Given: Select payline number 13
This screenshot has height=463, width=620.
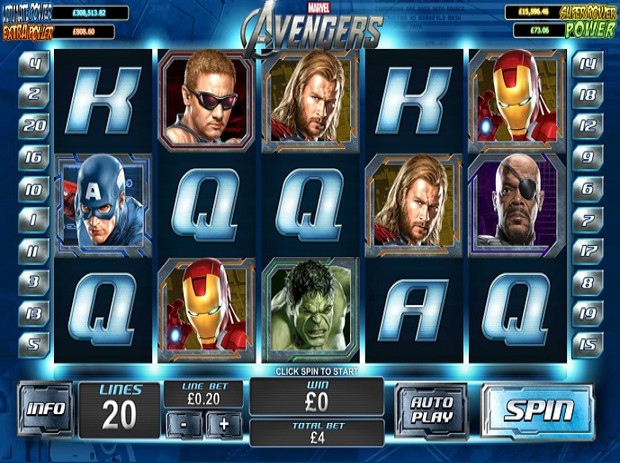Looking at the screenshot, I should 35,313.
